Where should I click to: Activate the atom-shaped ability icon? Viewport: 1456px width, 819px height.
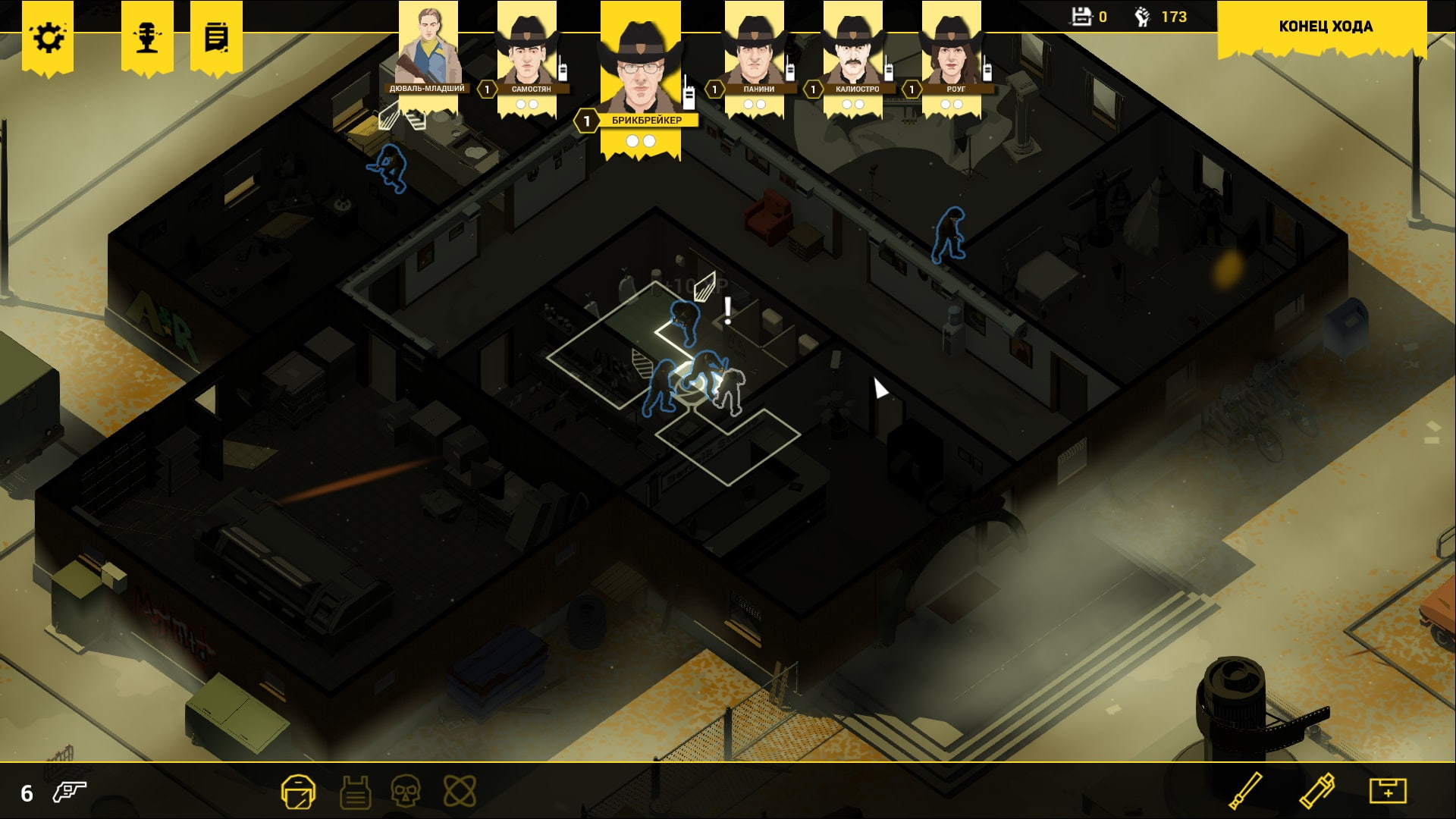pyautogui.click(x=460, y=792)
